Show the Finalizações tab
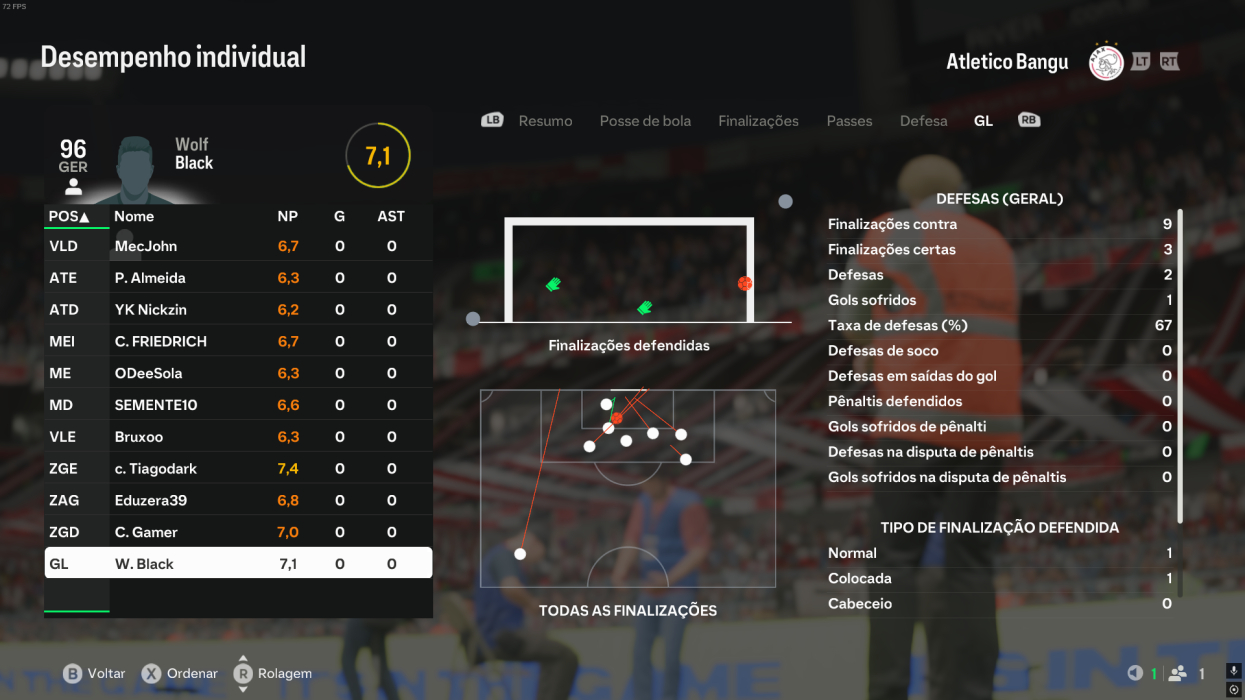 tap(758, 121)
